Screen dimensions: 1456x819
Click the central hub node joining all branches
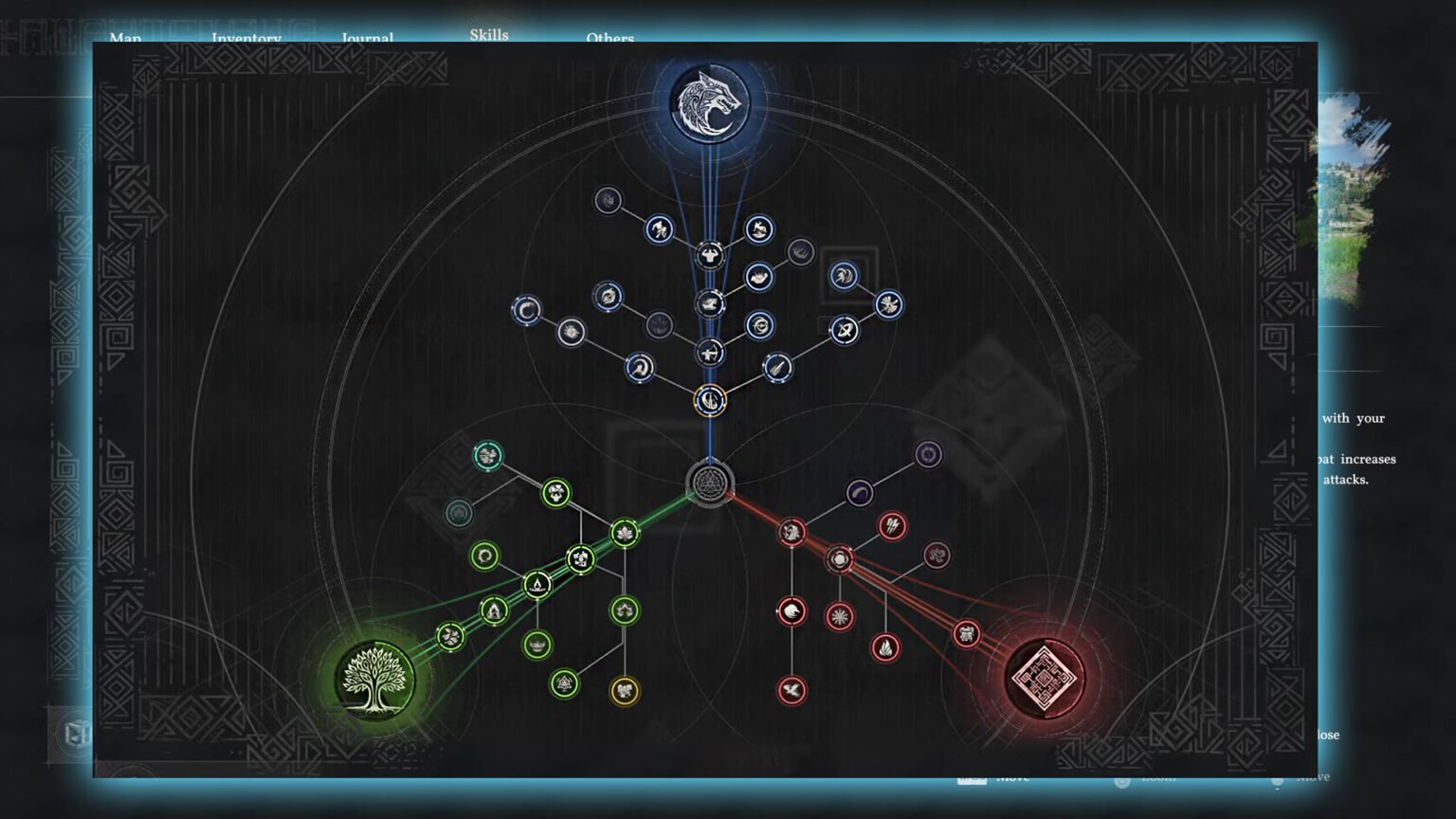point(709,483)
